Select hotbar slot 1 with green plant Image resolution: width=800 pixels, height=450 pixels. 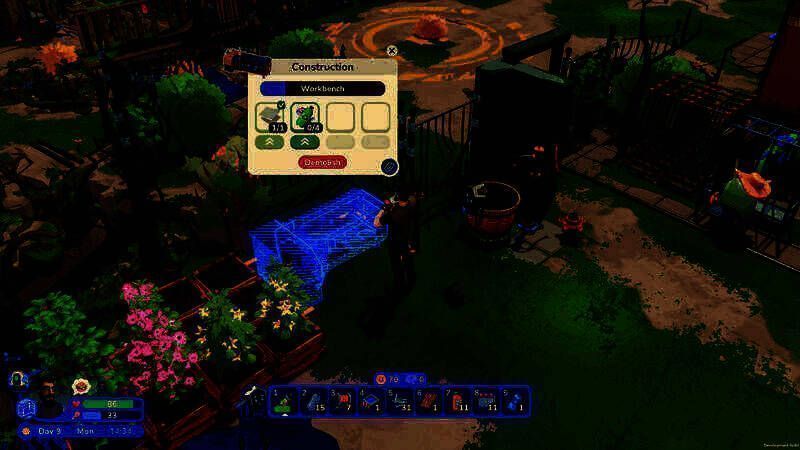284,401
